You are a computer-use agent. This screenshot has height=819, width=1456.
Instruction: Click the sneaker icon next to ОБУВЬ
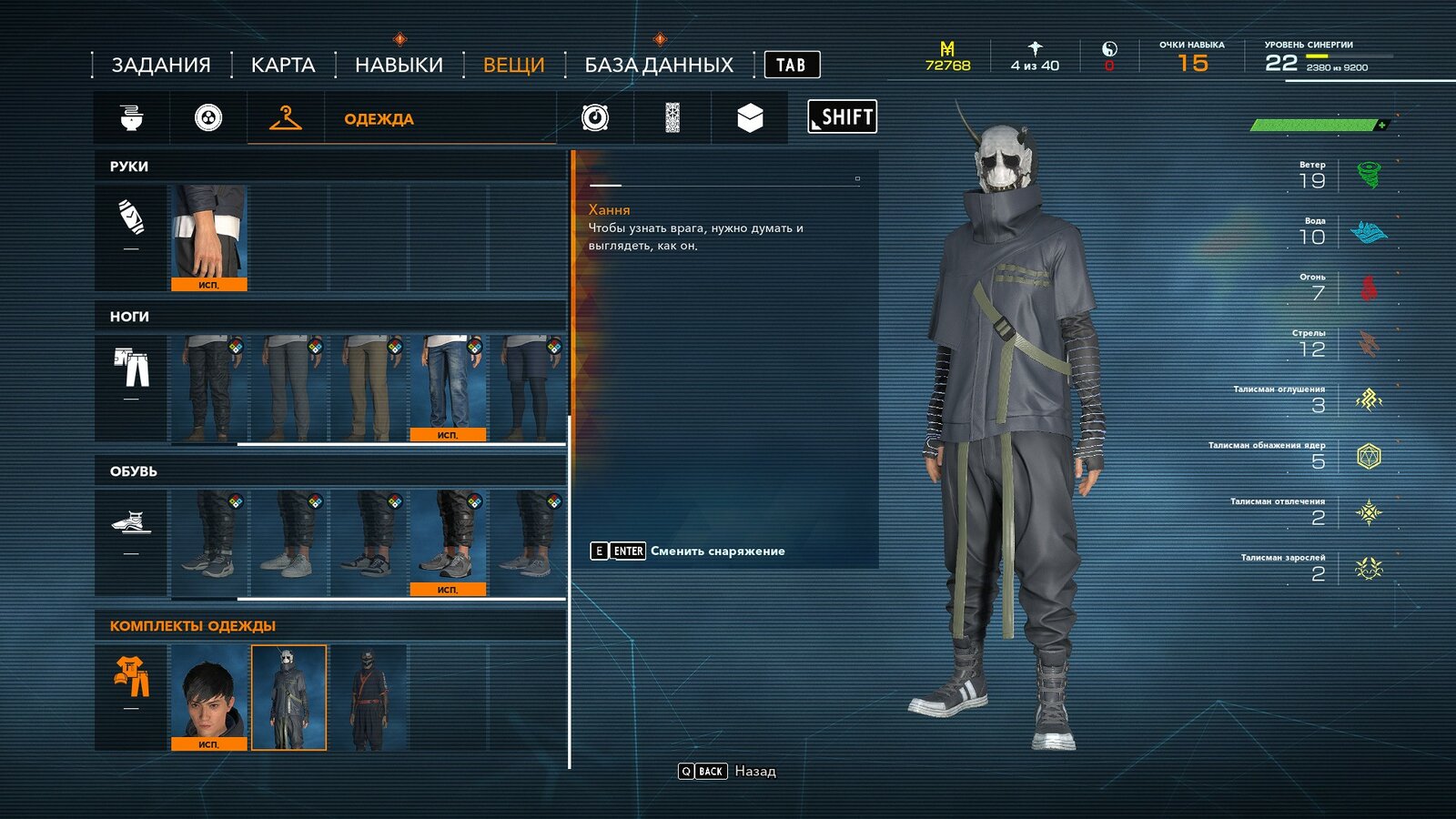[128, 523]
